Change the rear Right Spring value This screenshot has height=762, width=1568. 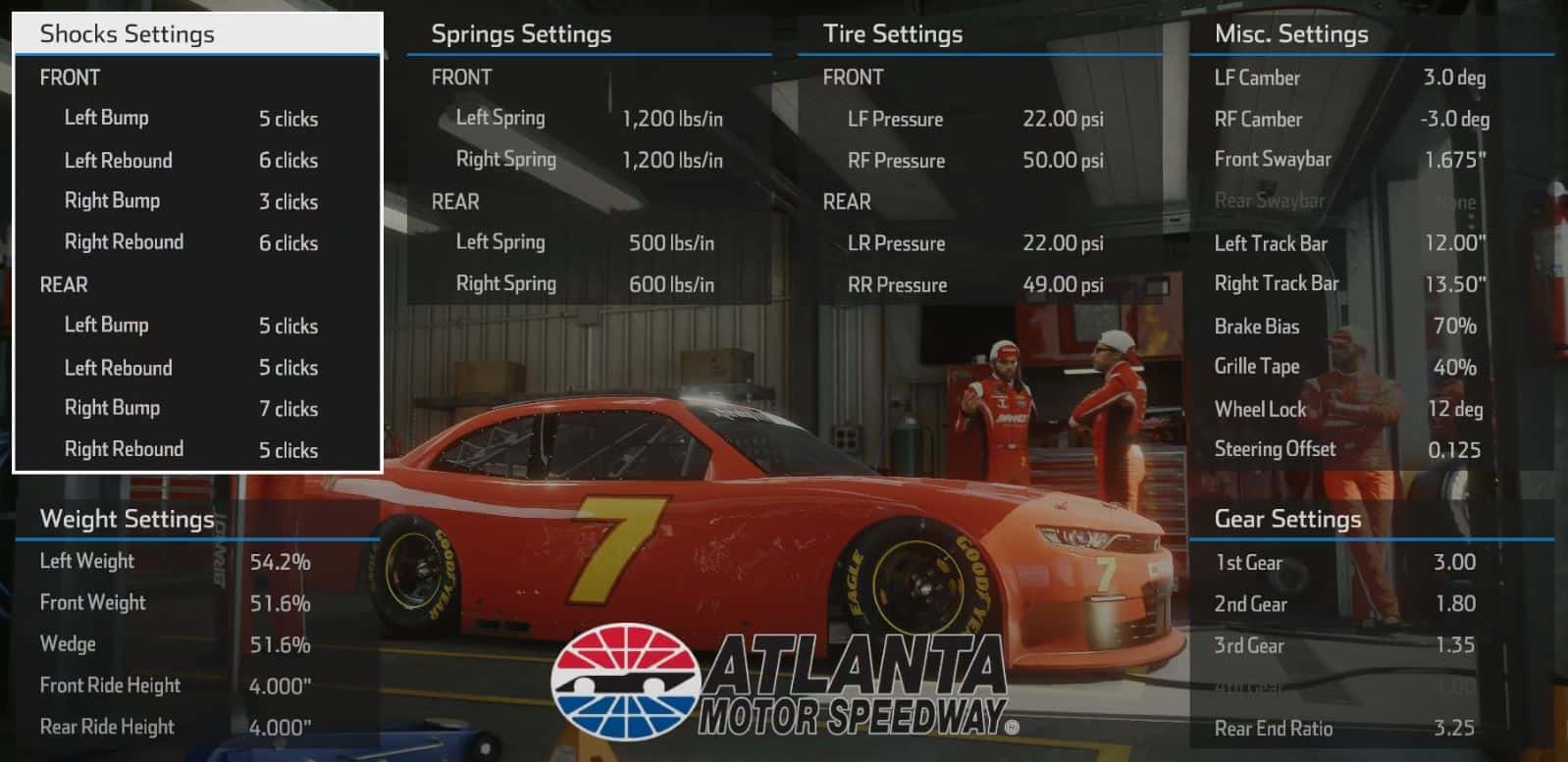pos(672,283)
